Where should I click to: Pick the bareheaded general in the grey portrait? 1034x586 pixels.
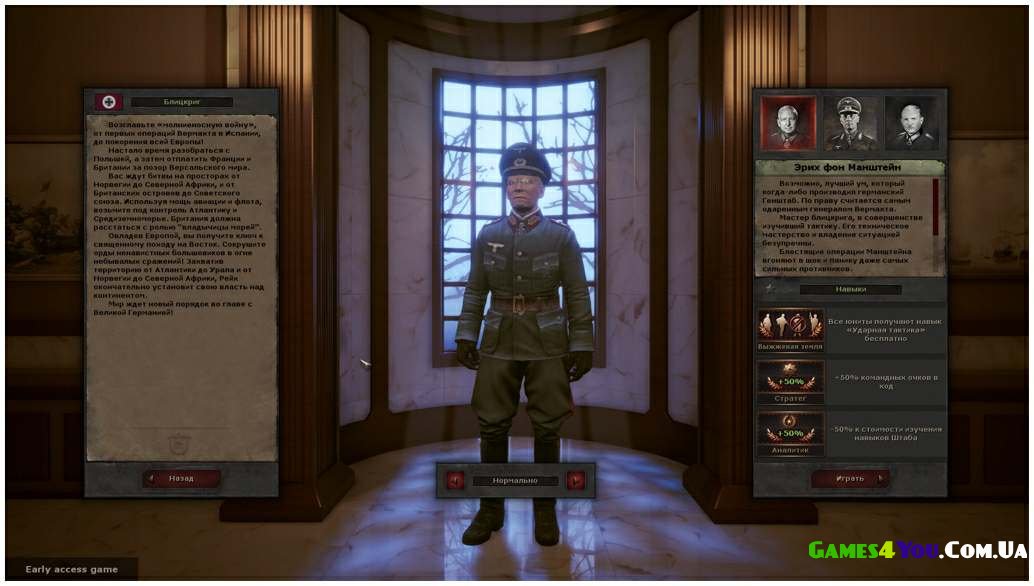[x=911, y=122]
